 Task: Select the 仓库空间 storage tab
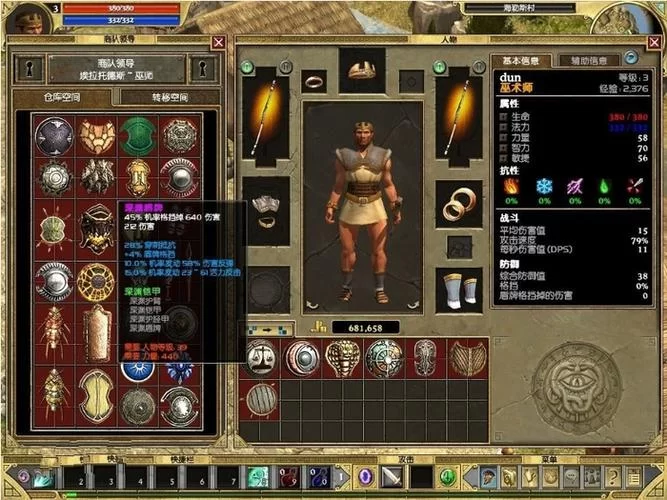click(x=64, y=98)
